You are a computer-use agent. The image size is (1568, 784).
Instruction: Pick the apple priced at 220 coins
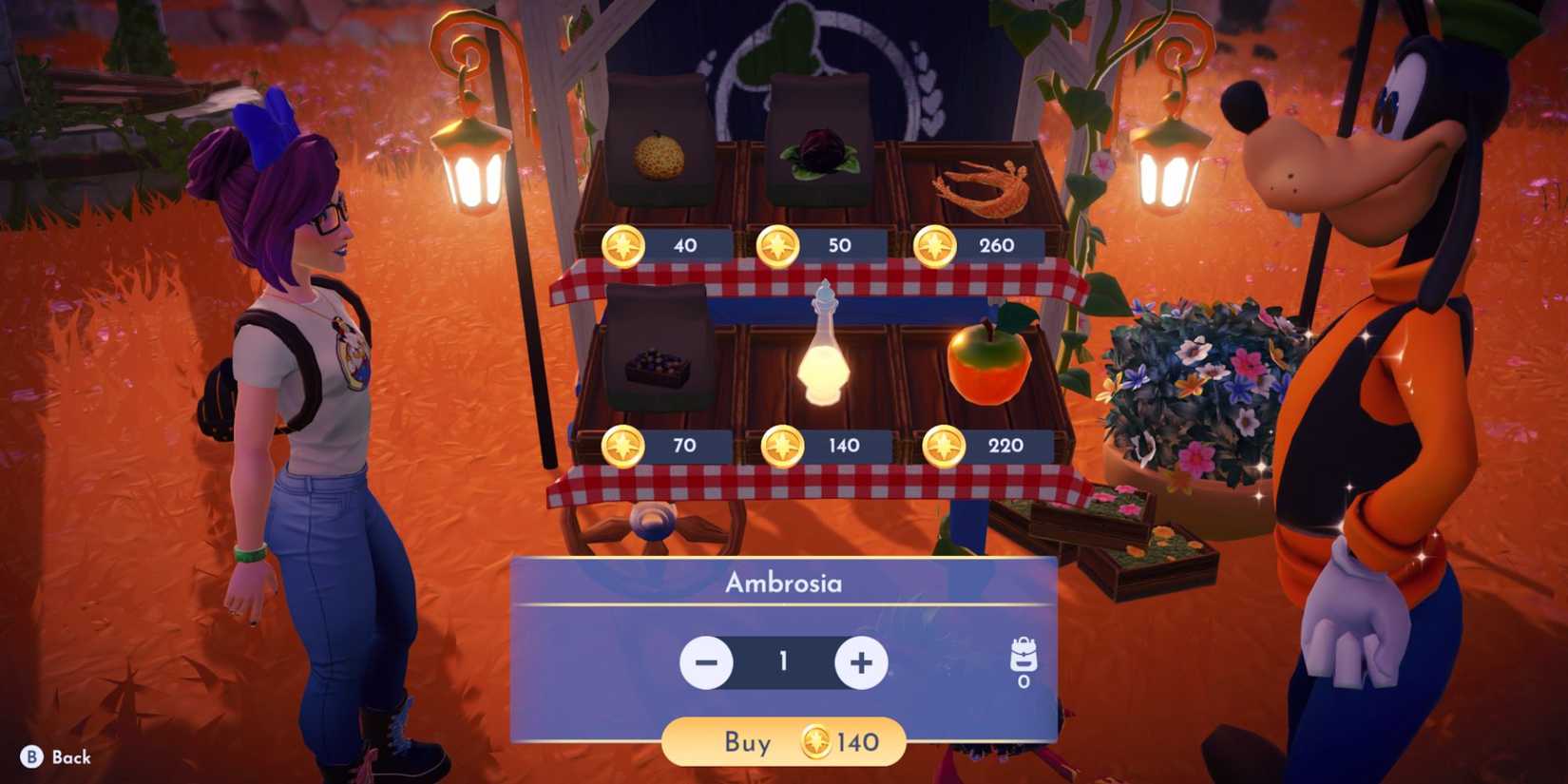(988, 361)
